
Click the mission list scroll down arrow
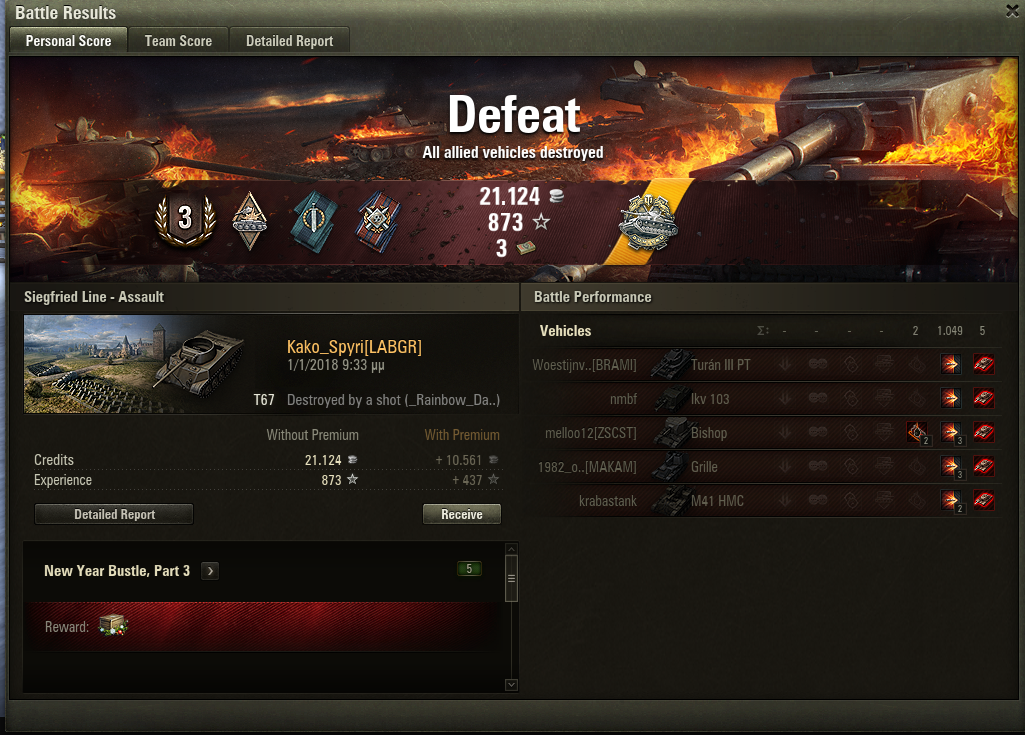click(511, 684)
